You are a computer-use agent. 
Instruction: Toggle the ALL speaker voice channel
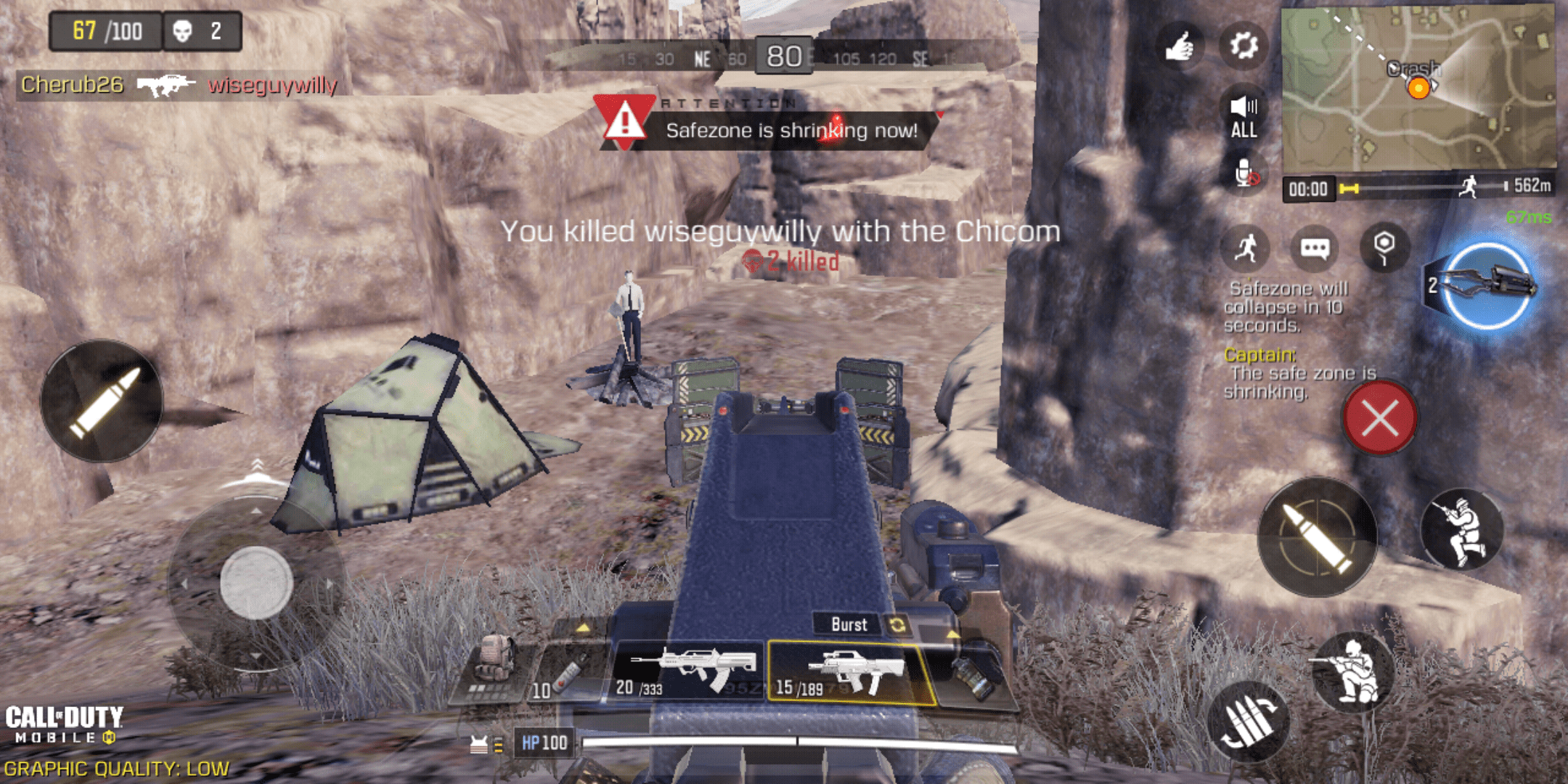tap(1244, 118)
